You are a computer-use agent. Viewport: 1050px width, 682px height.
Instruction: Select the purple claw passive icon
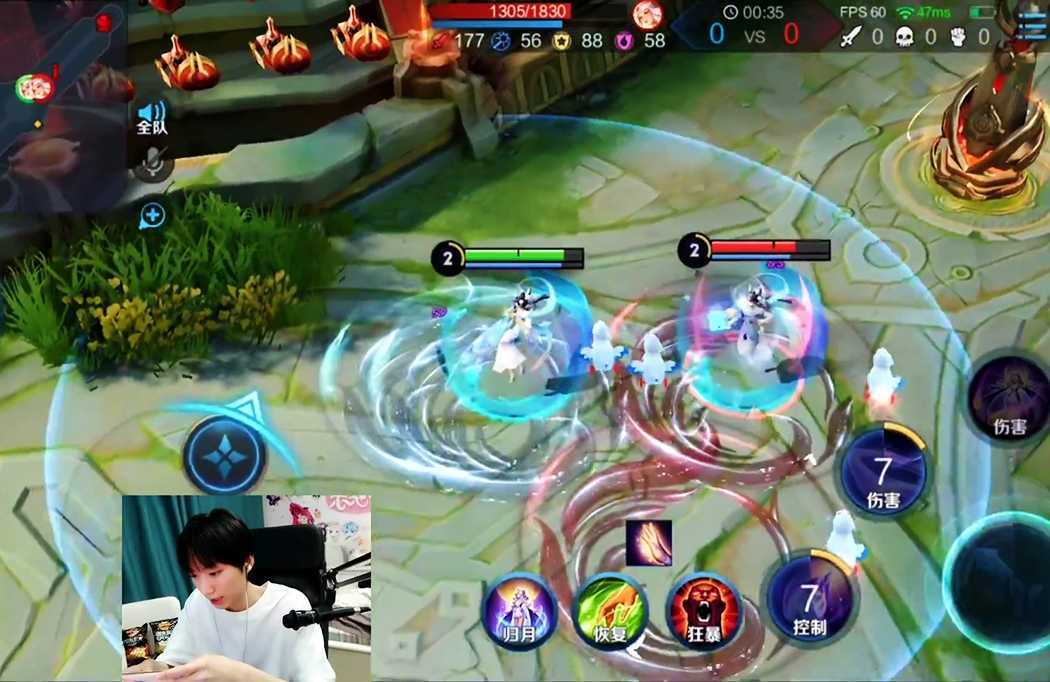(x=649, y=543)
